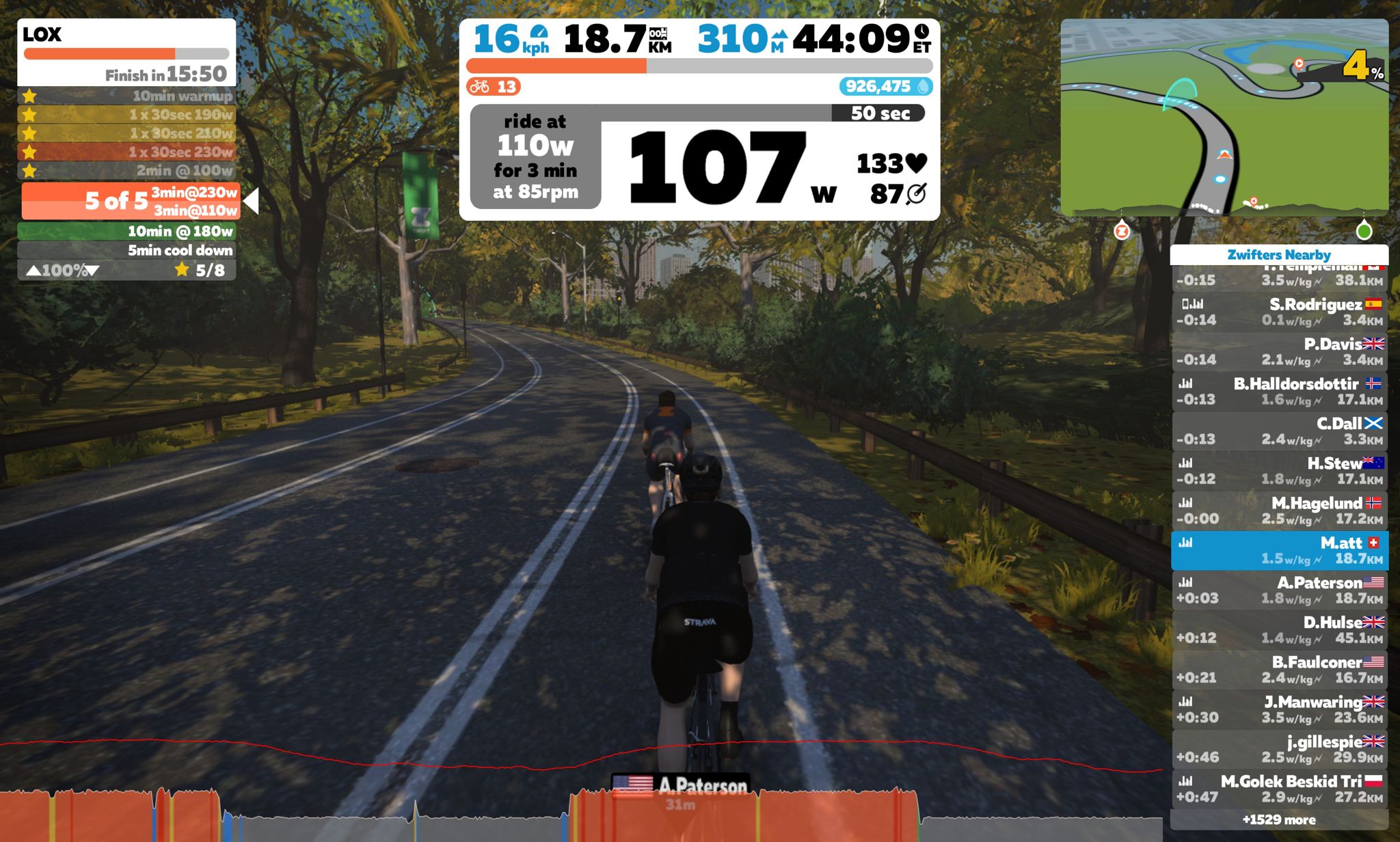1400x842 pixels.
Task: Click the speedometer icon beside 16 kph
Action: tap(538, 32)
